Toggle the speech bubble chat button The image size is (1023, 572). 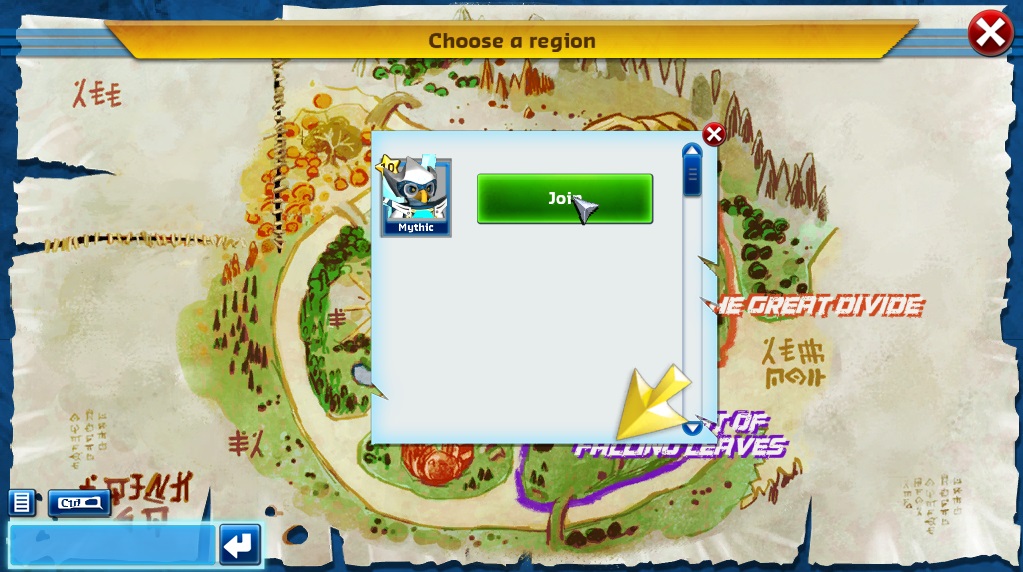tap(79, 502)
